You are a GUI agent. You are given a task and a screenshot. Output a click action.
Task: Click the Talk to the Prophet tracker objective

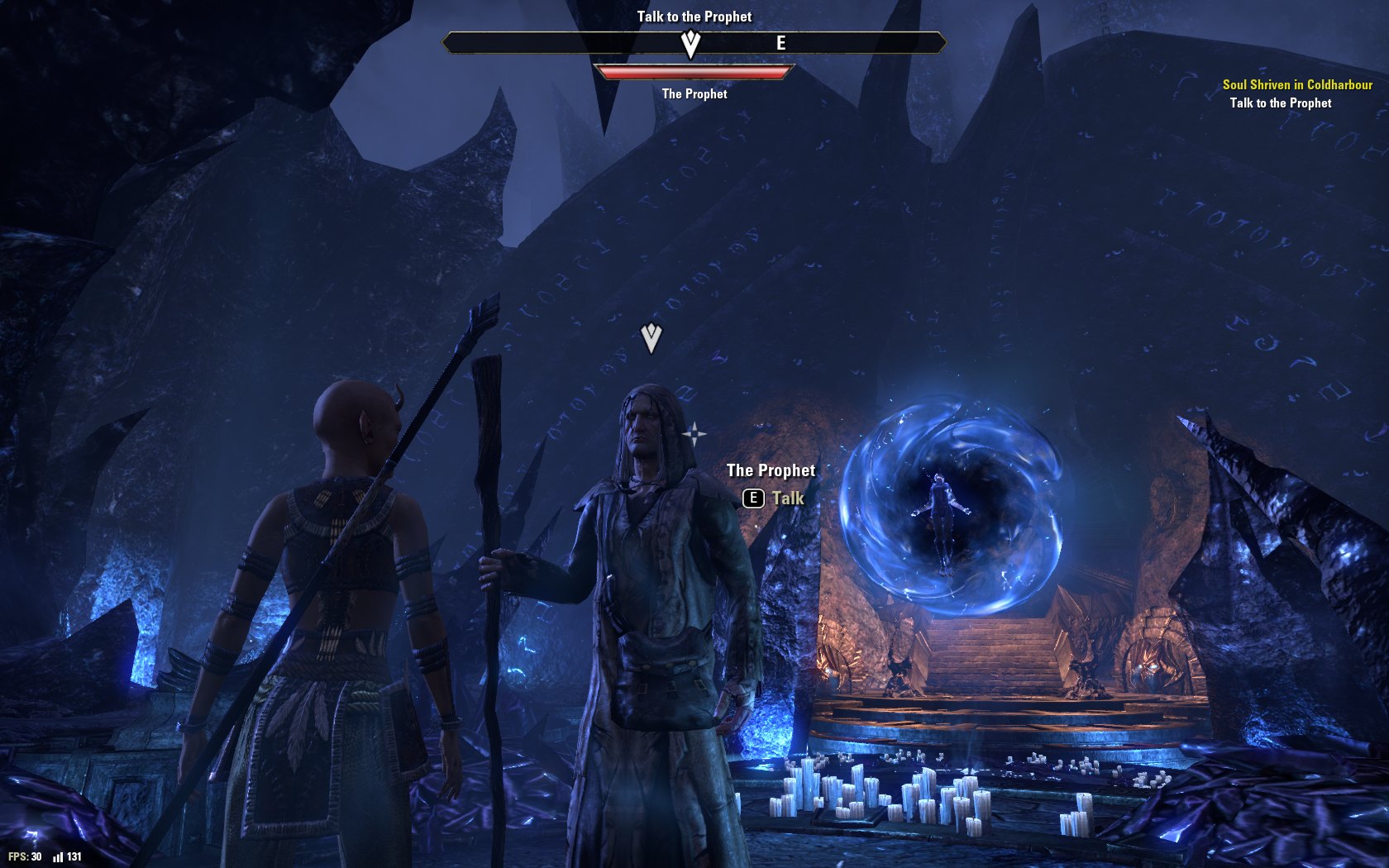coord(1280,103)
